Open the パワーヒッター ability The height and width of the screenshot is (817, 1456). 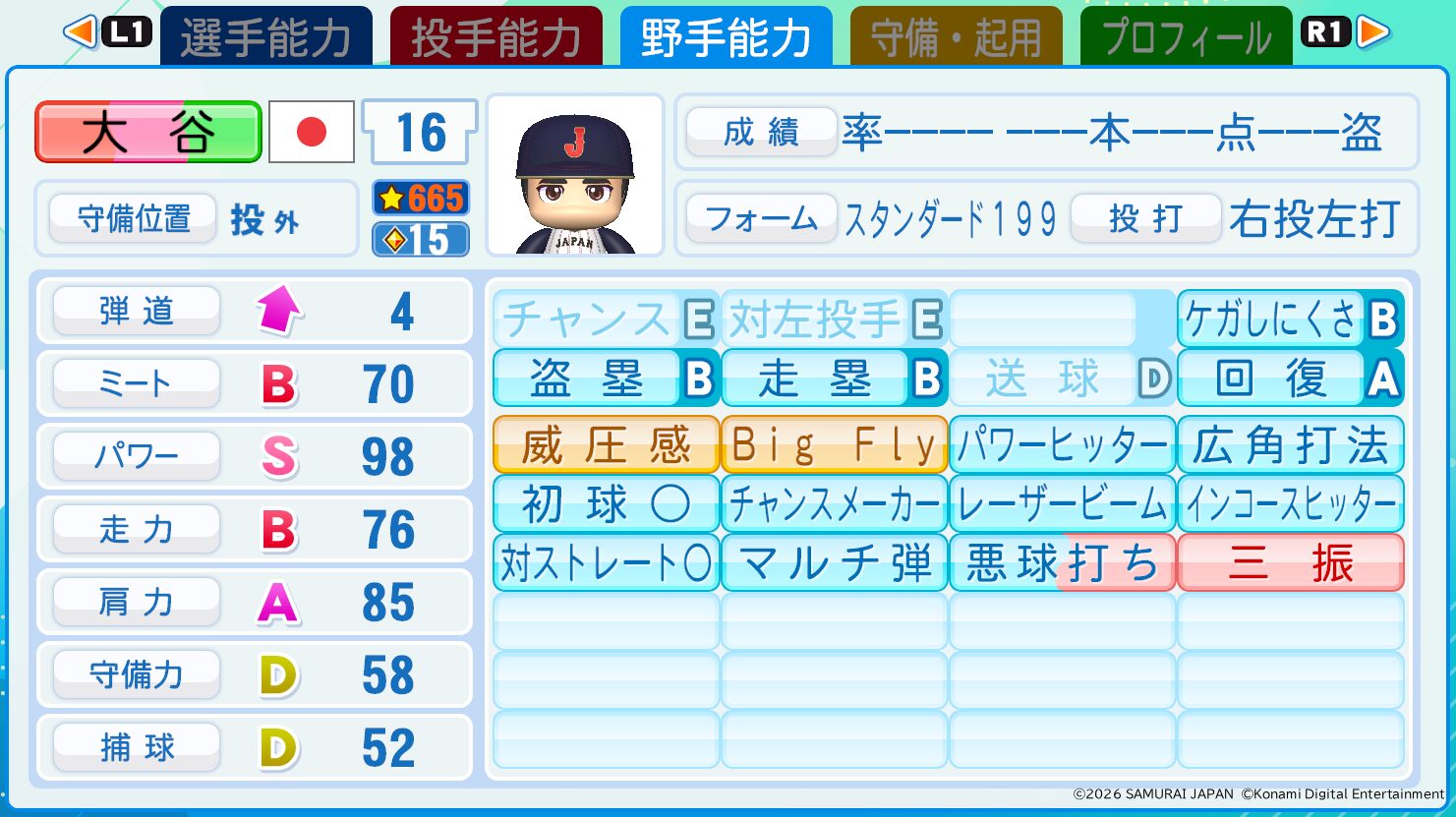coord(1062,443)
